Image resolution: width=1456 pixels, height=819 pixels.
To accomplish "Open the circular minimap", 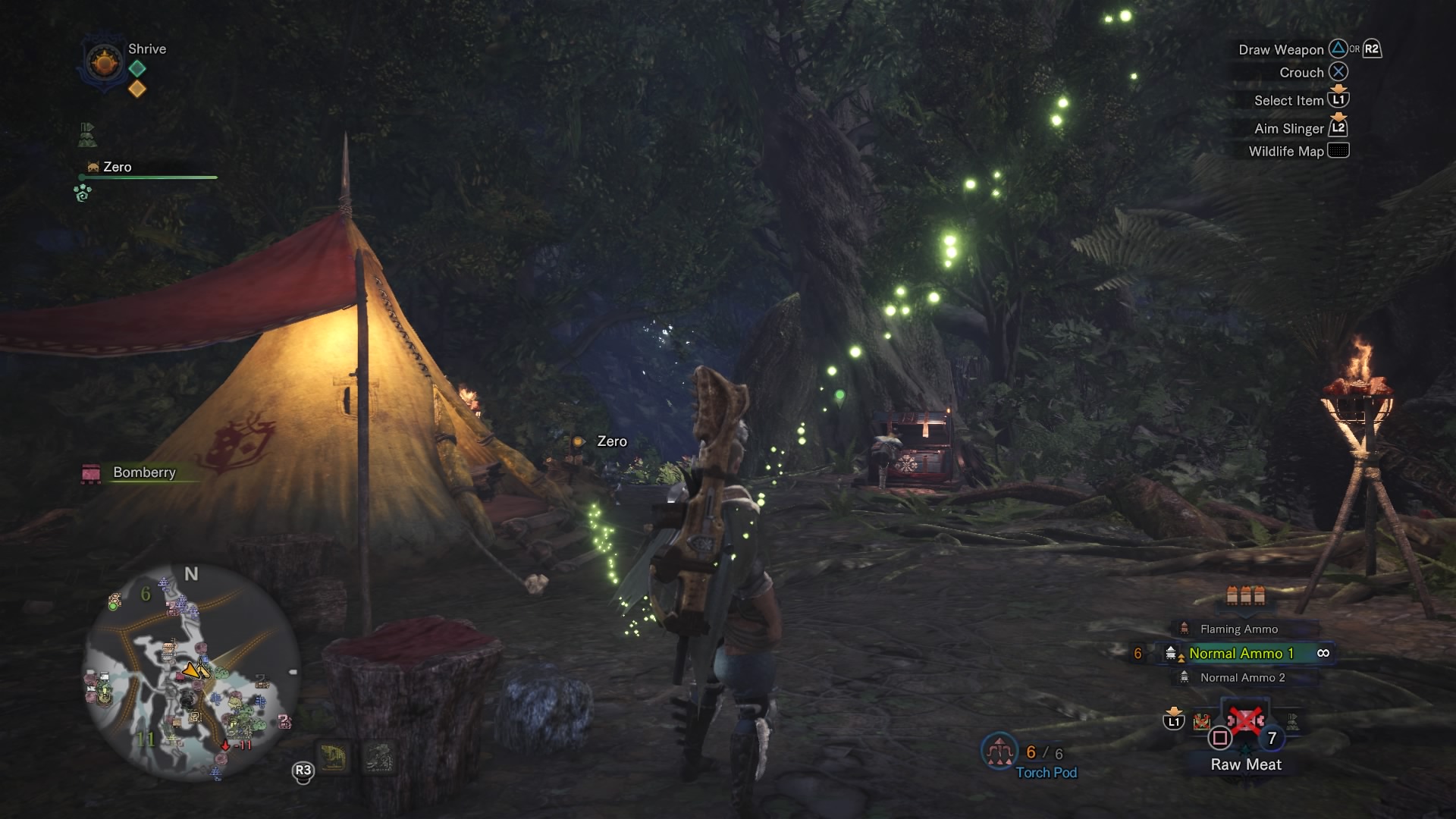I will coord(190,671).
